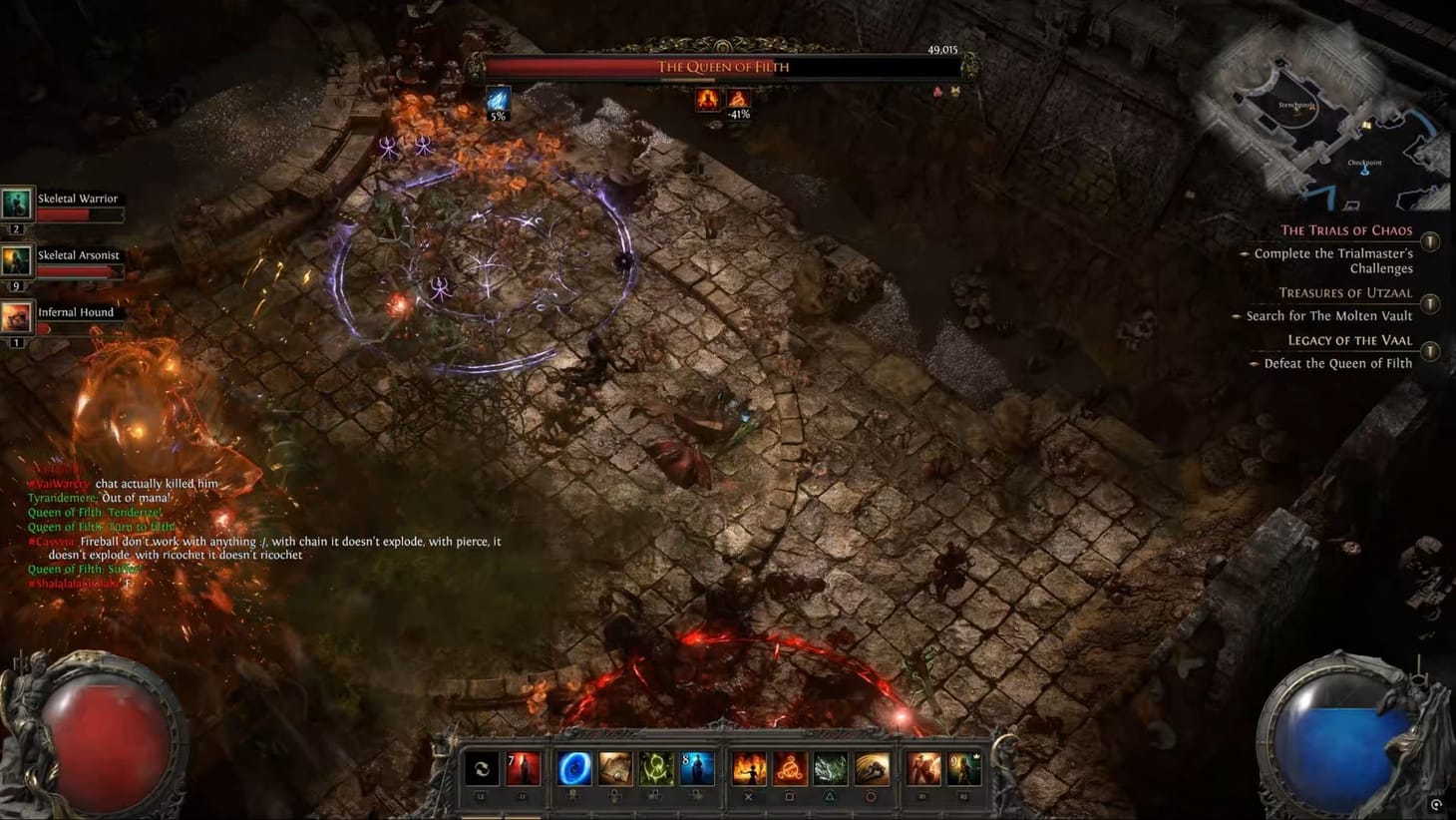
Task: Select "Legacy of the Vaal" quest header
Action: pos(1350,340)
